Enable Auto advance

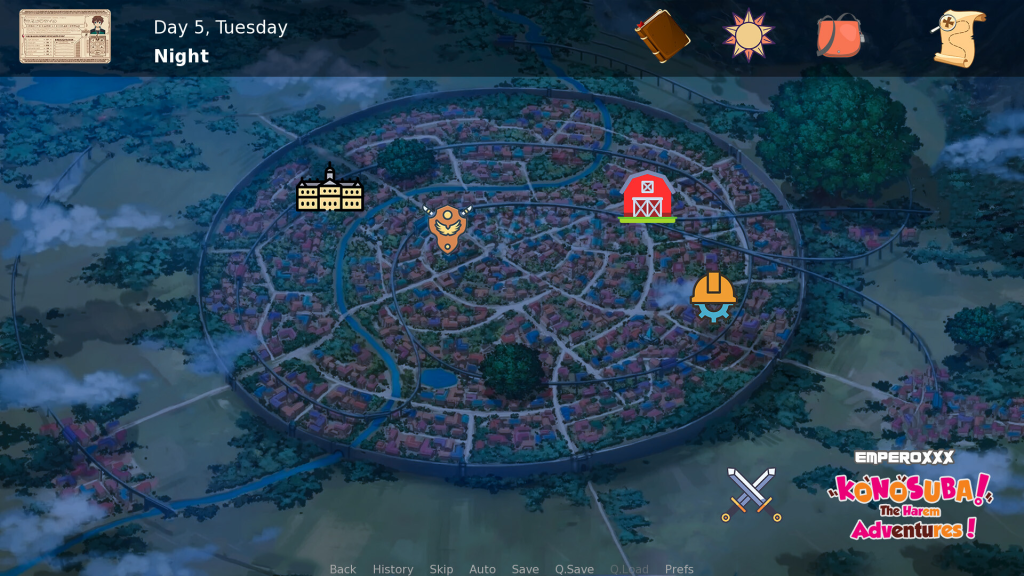coord(482,569)
